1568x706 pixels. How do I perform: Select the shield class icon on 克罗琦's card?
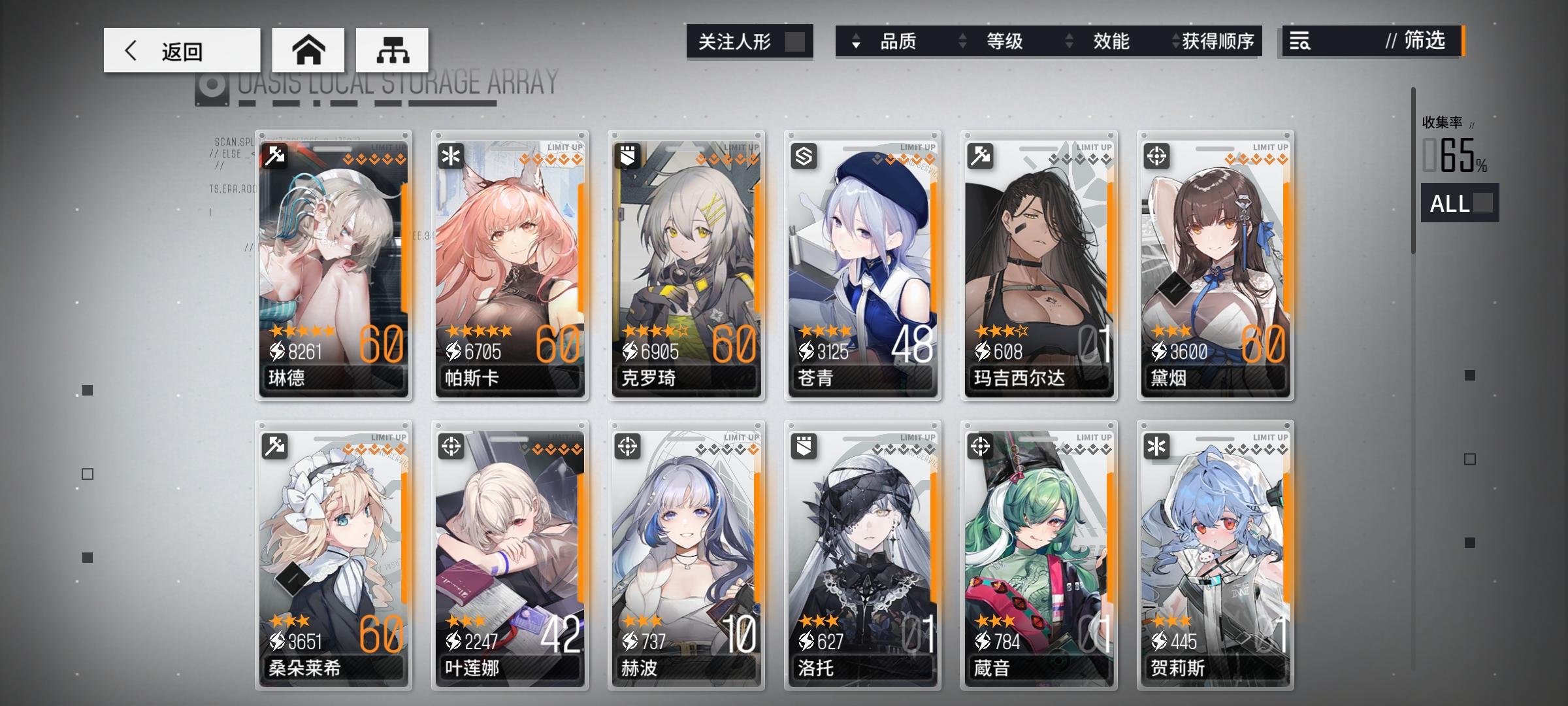point(628,155)
